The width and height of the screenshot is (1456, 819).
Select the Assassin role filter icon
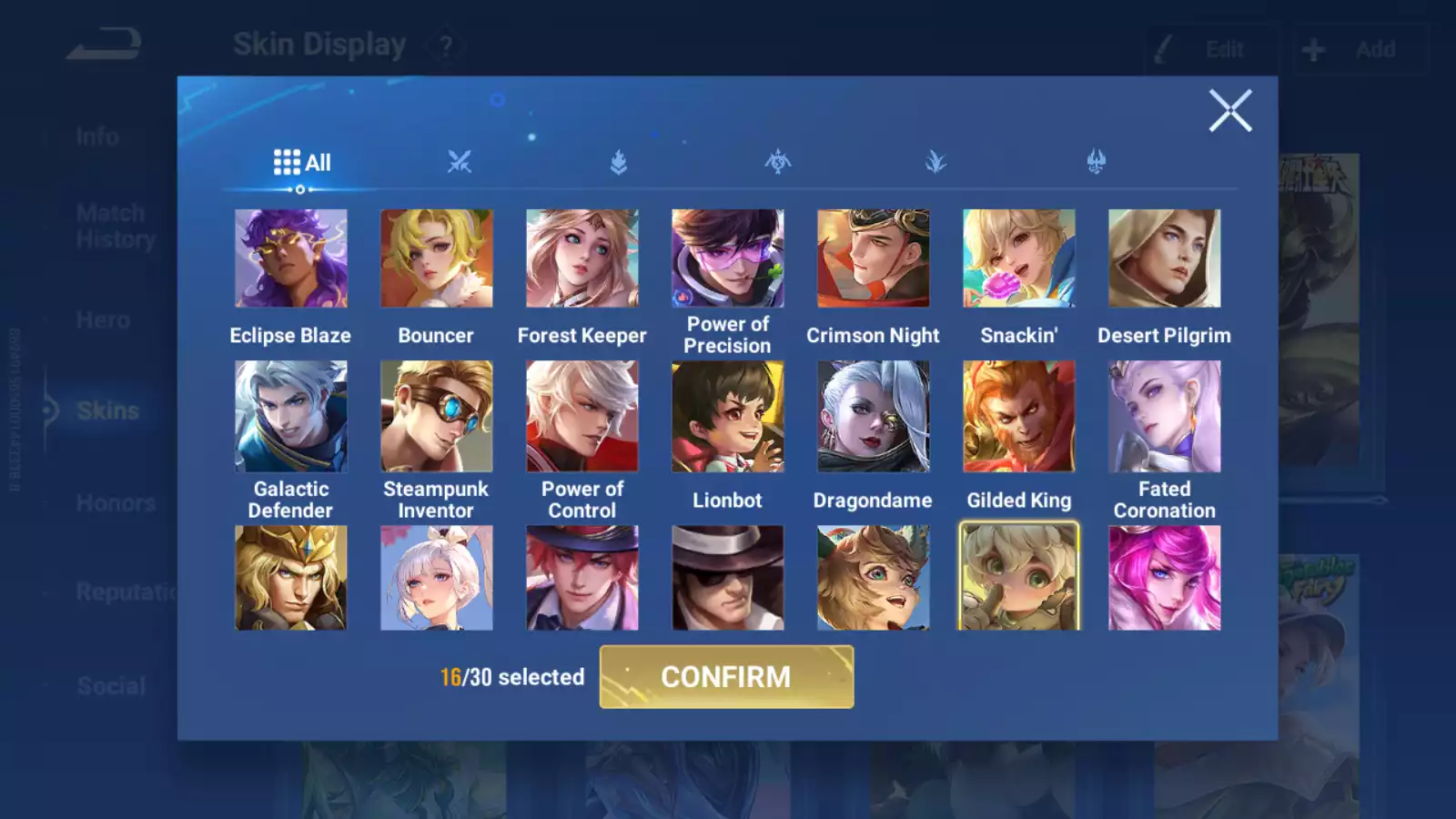point(778,162)
